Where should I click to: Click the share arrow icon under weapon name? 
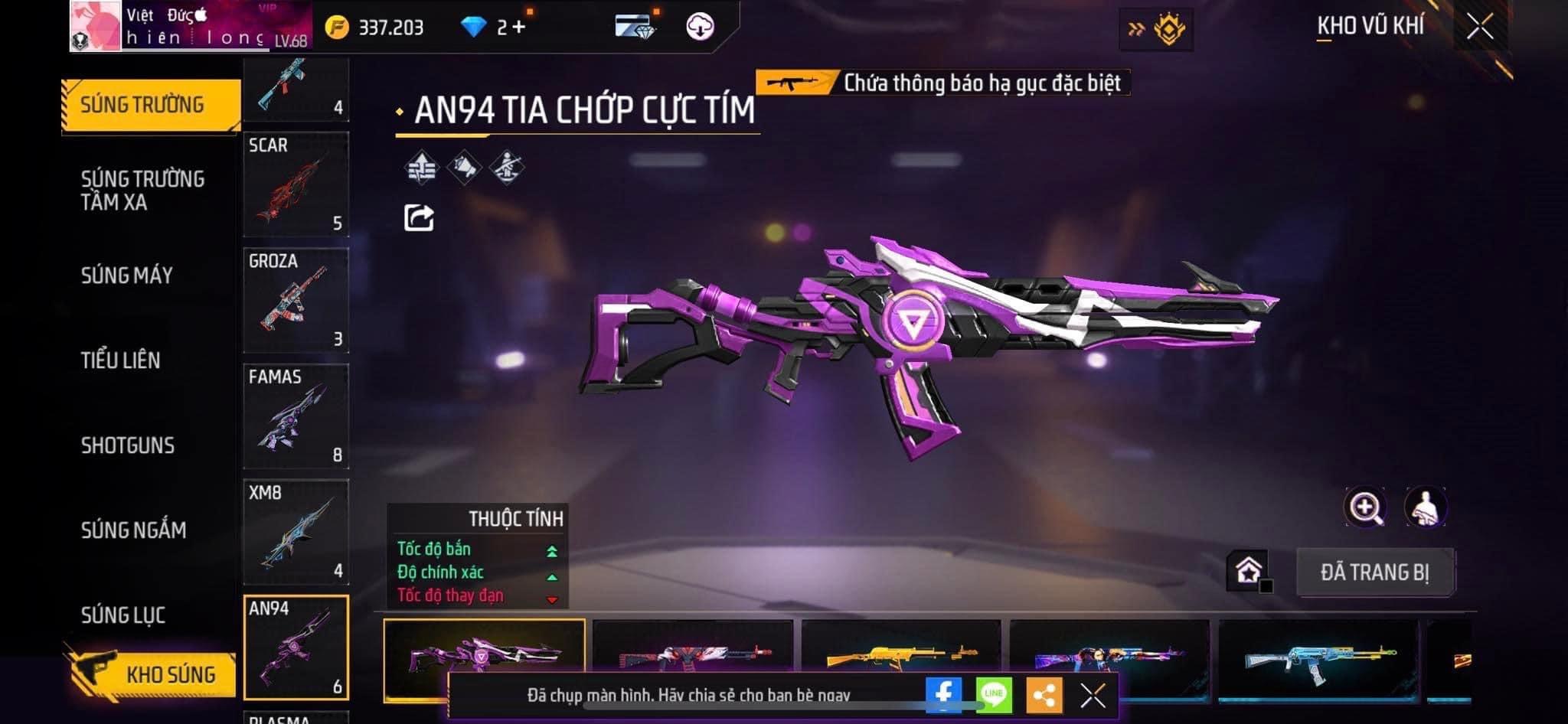click(x=419, y=218)
